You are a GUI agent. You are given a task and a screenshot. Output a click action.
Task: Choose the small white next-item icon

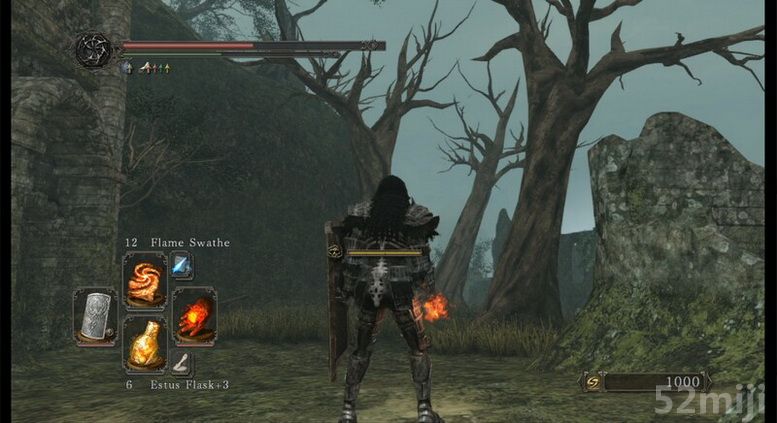click(x=182, y=361)
